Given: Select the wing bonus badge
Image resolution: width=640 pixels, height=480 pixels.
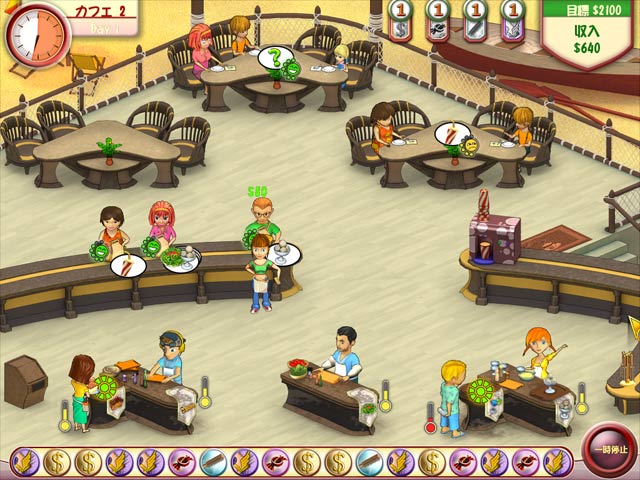Looking at the screenshot, I should (26, 461).
